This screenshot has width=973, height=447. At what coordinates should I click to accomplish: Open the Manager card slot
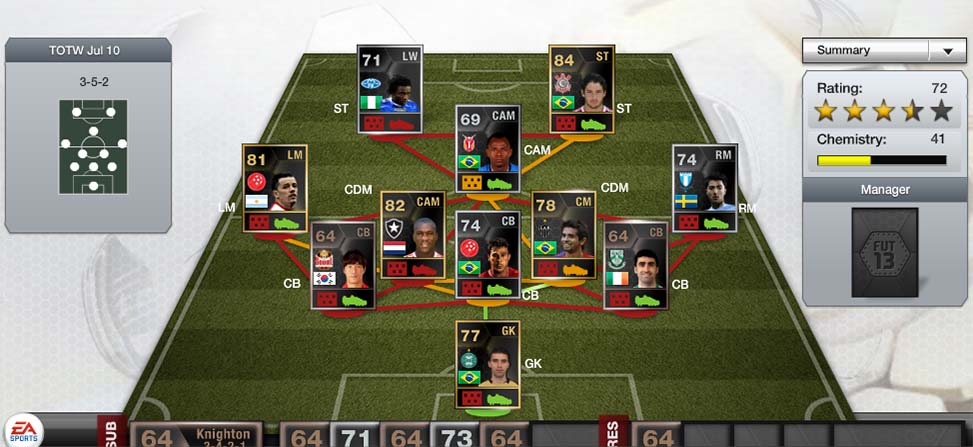point(884,252)
